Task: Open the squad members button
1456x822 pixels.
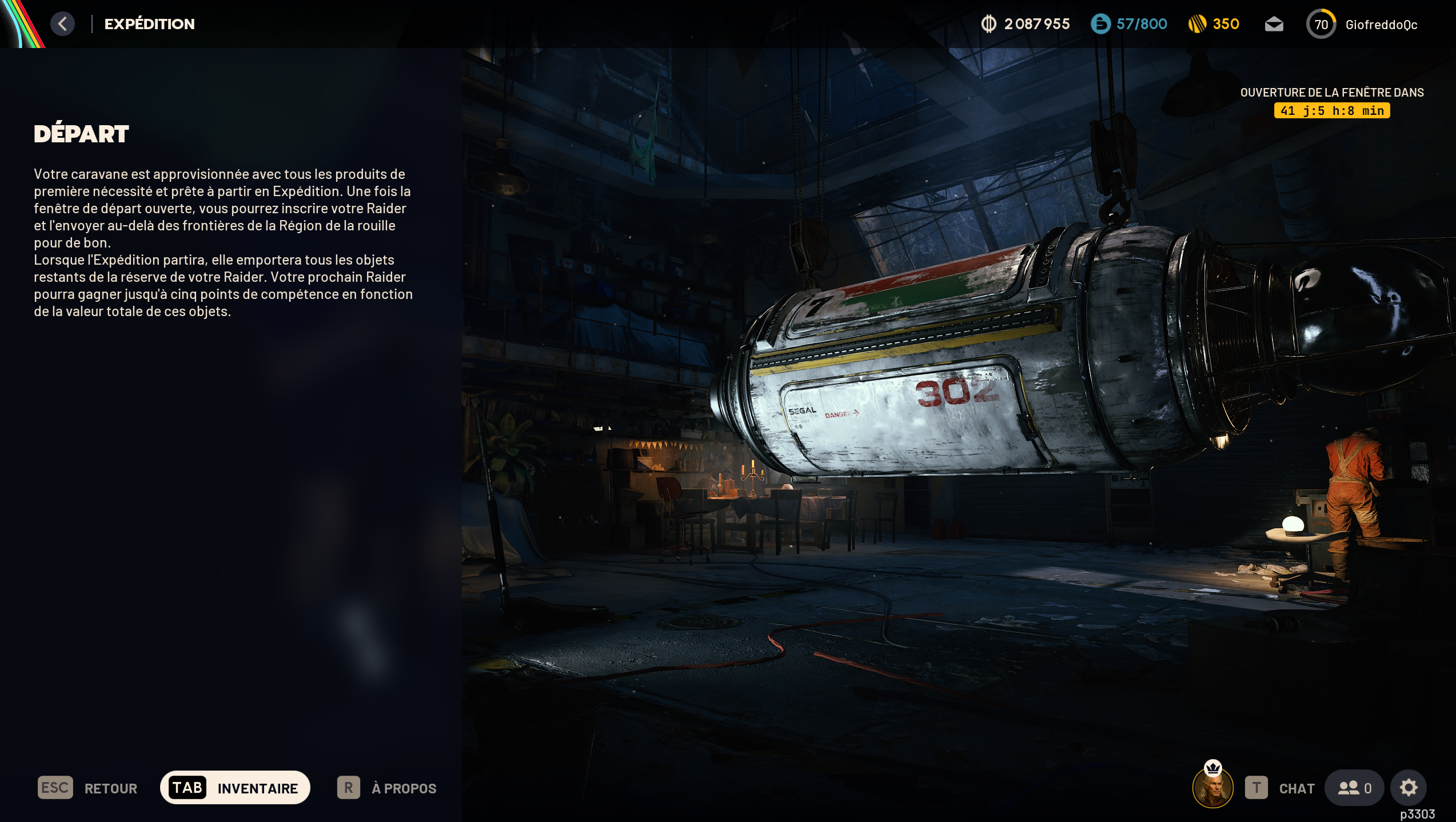Action: (x=1354, y=788)
